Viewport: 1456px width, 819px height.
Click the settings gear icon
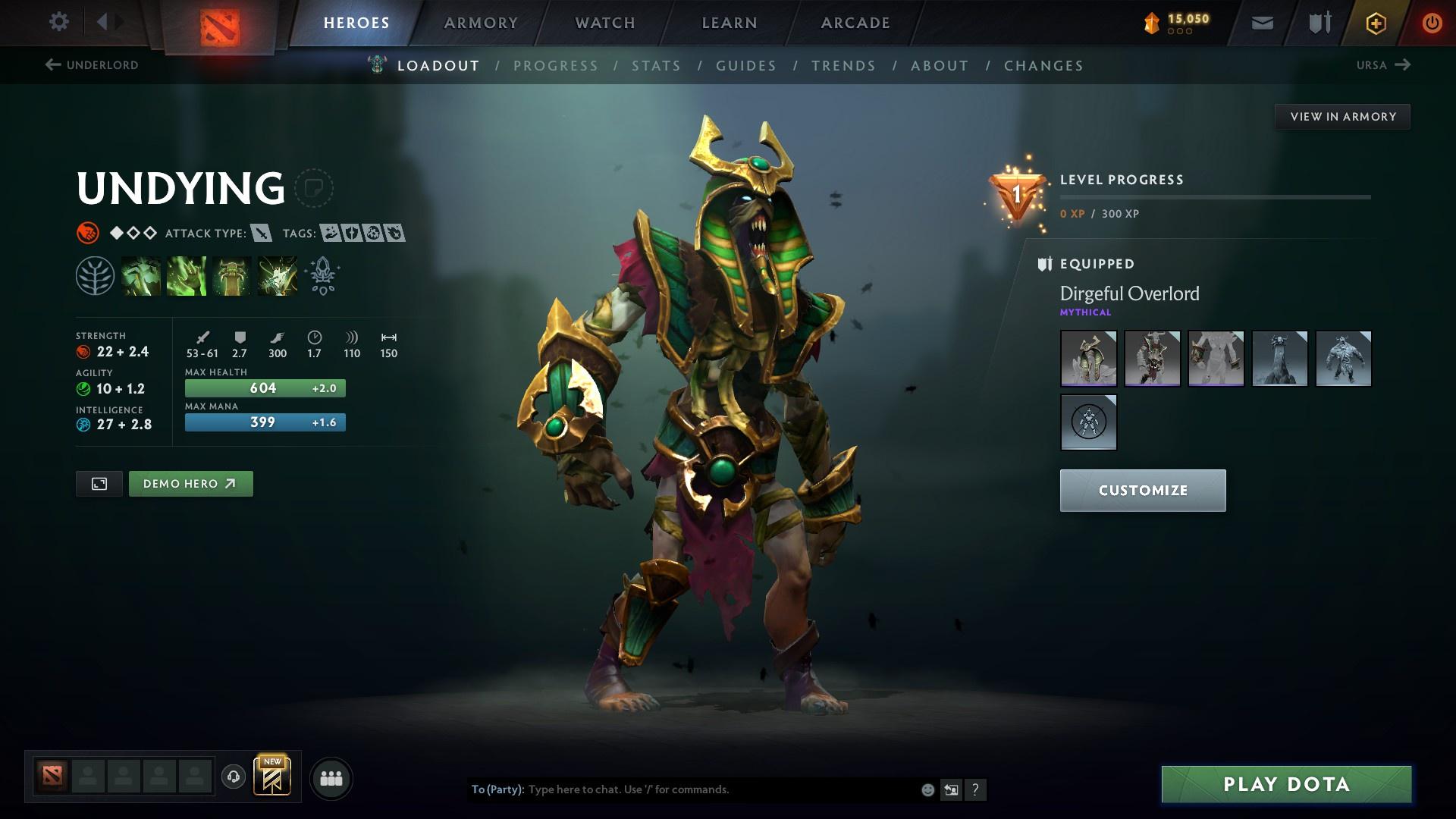pyautogui.click(x=58, y=22)
